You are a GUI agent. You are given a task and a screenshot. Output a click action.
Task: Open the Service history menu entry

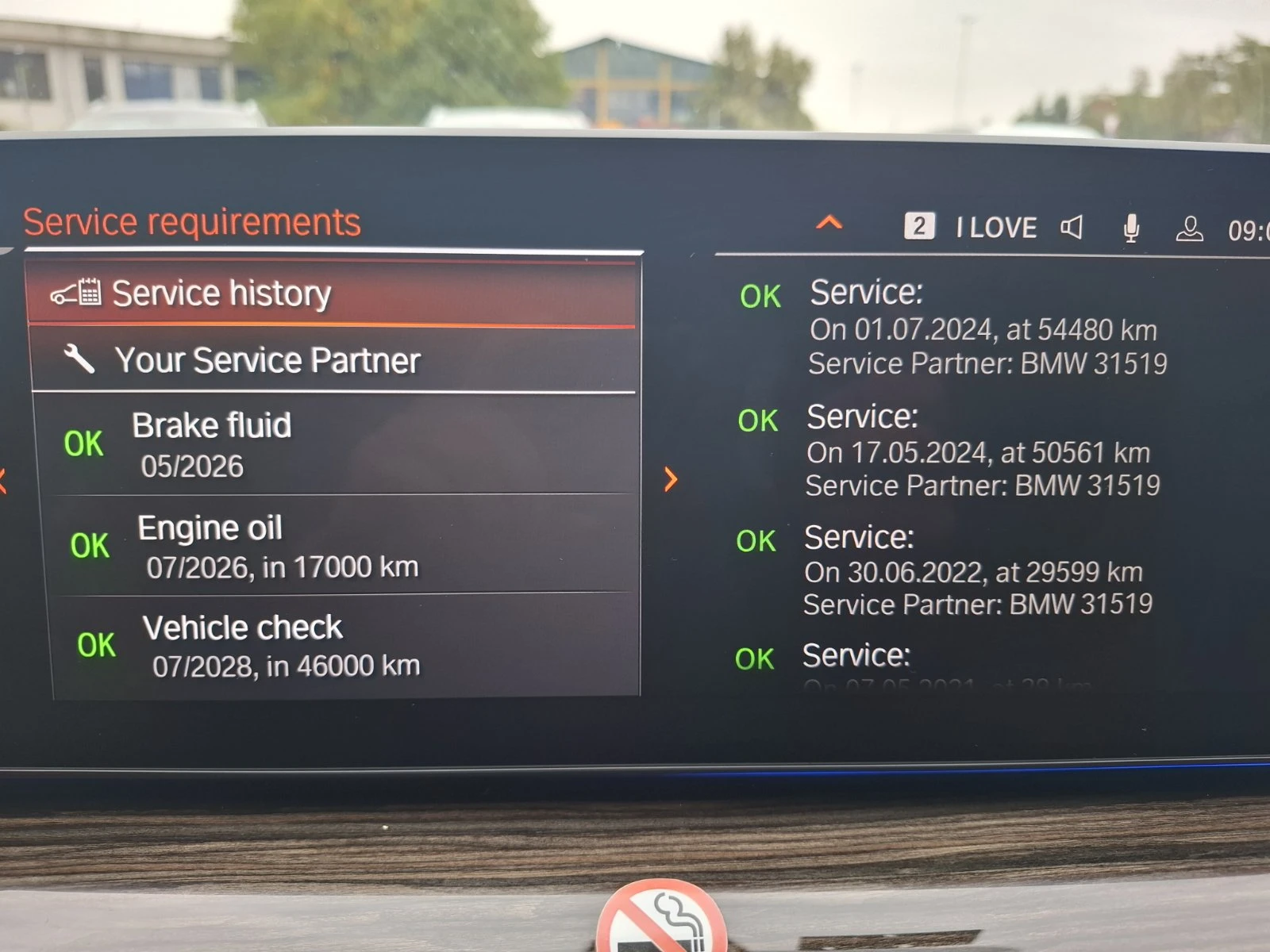pos(222,292)
